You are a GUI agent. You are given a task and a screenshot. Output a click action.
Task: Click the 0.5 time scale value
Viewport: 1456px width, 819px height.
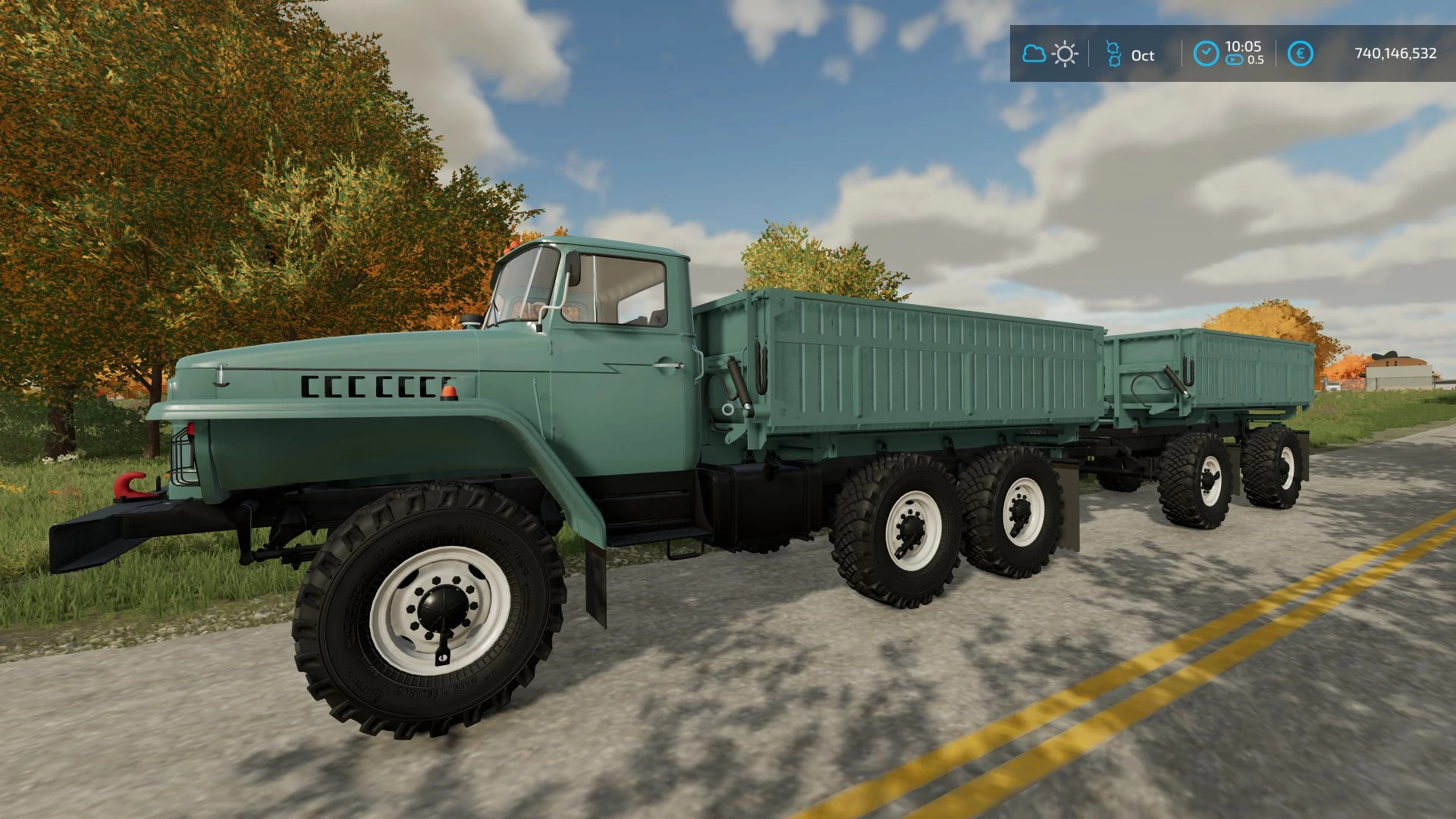coord(1257,58)
